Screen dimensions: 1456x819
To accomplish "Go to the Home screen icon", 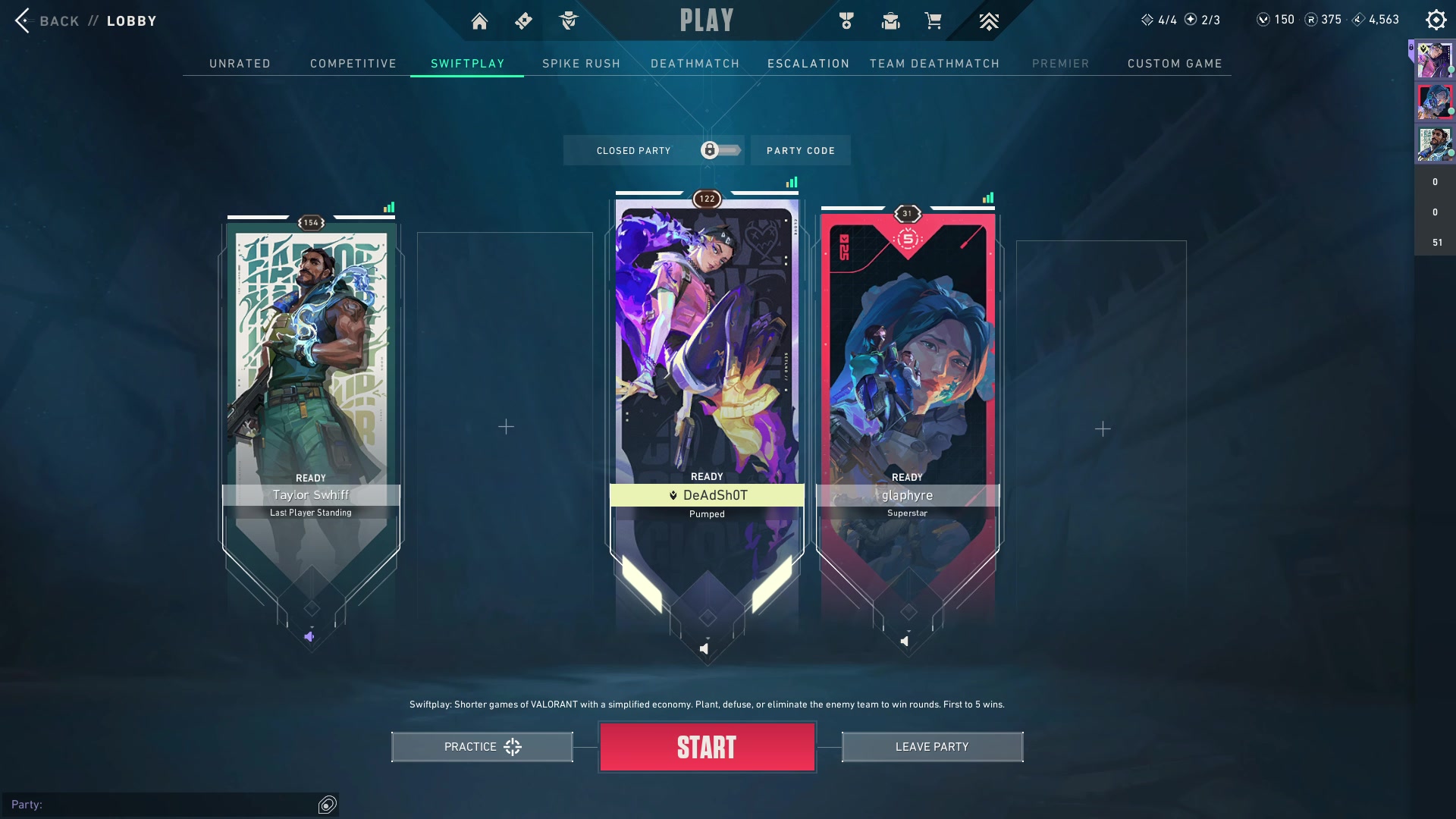I will pyautogui.click(x=479, y=21).
